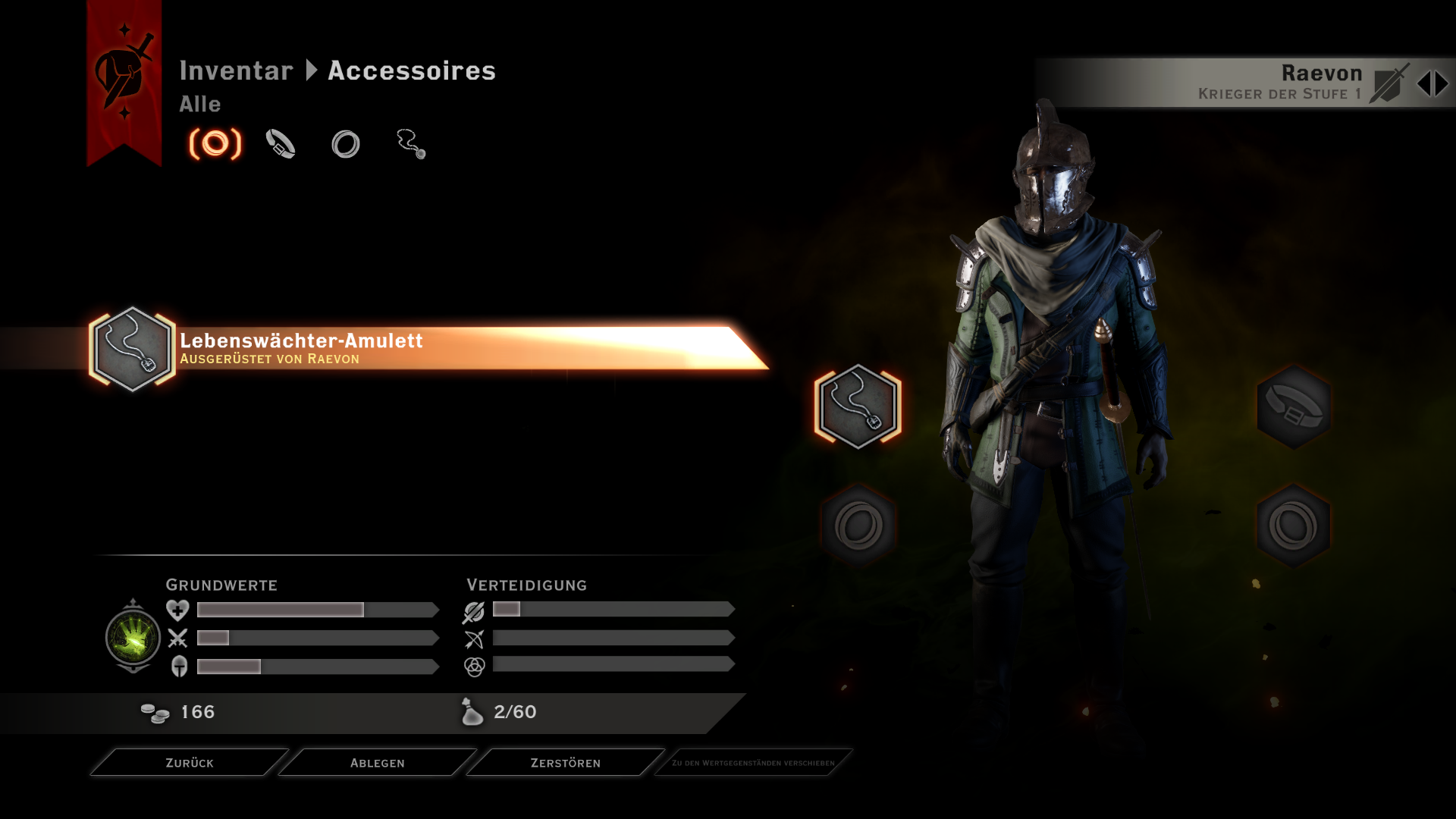Switch to the ring category tab
This screenshot has width=1456, height=819.
point(346,144)
